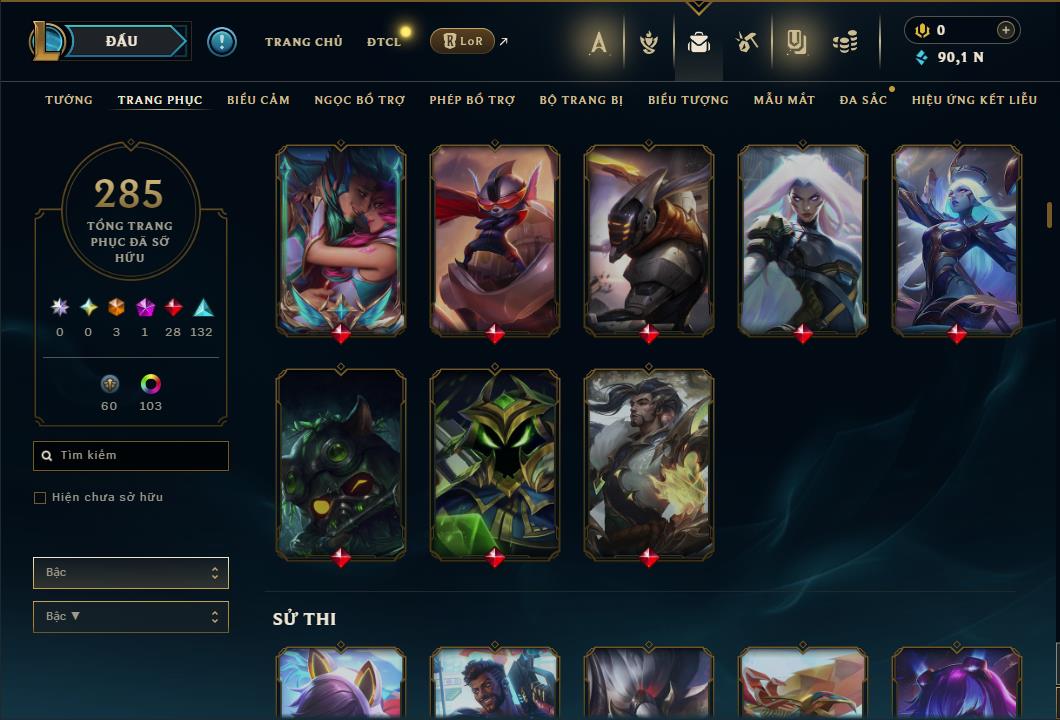The width and height of the screenshot is (1060, 720).
Task: Click the Tìm kiếm search field
Action: (131, 456)
